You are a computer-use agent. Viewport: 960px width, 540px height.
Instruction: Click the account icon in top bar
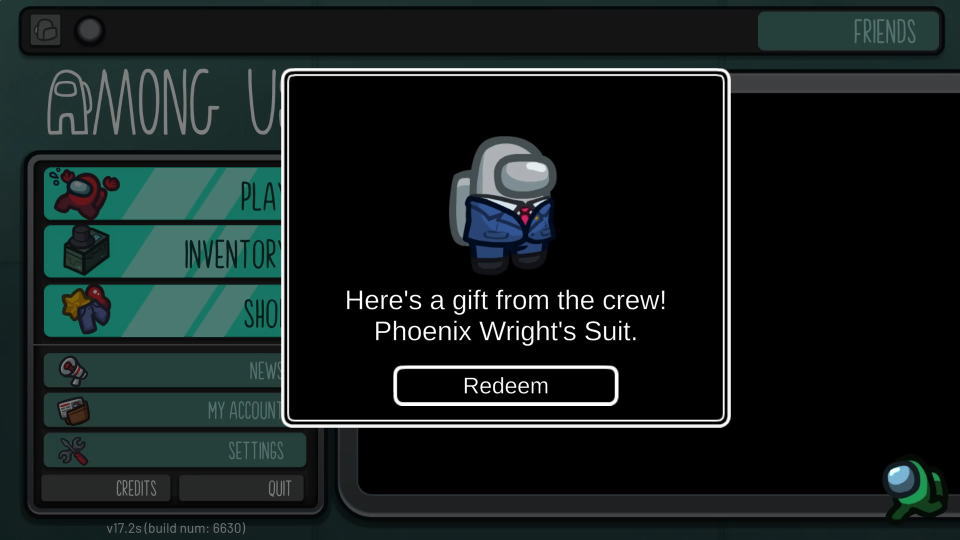[x=45, y=30]
